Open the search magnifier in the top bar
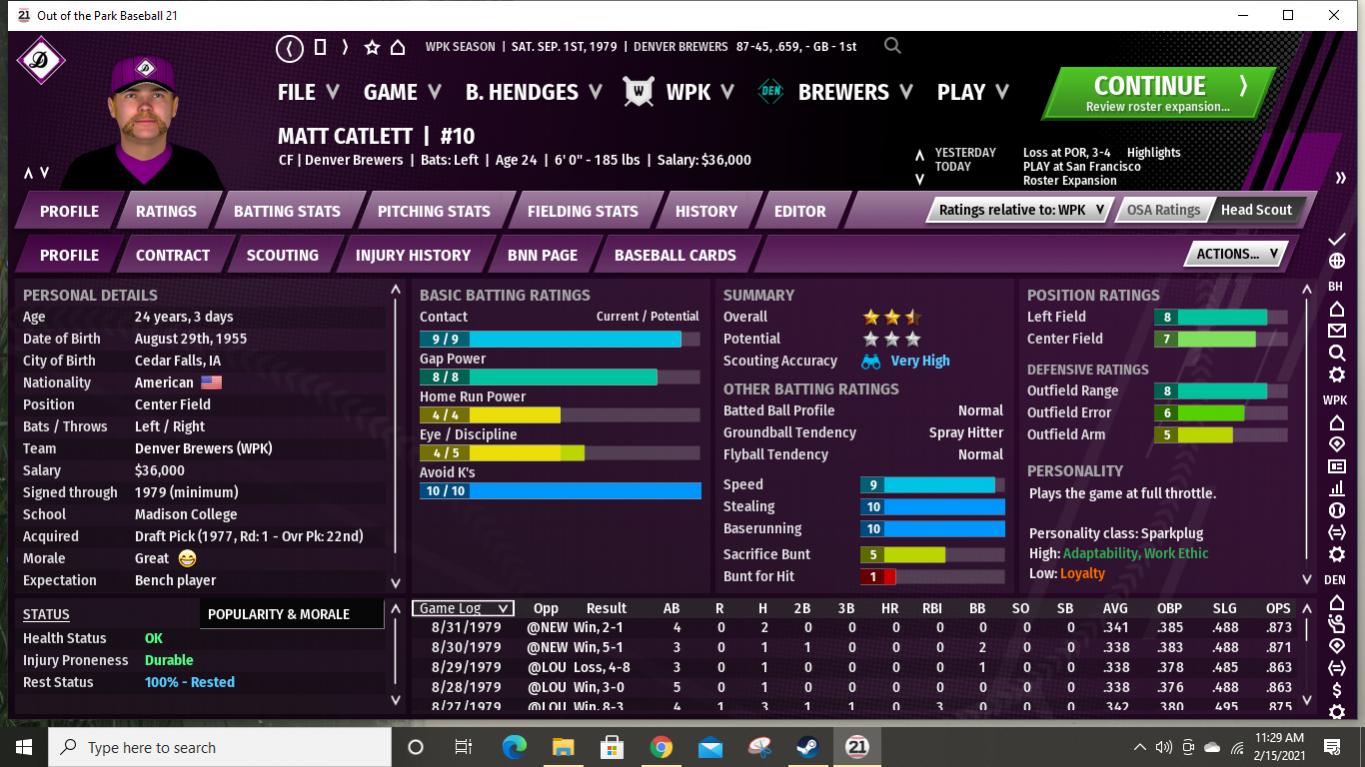This screenshot has height=767, width=1365. tap(891, 46)
